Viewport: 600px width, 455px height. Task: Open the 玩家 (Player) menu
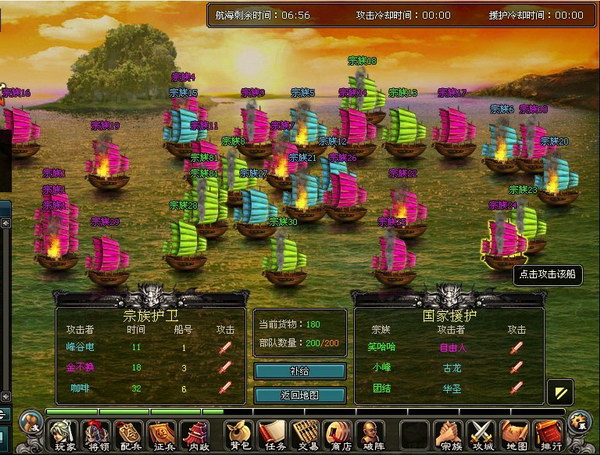pos(65,434)
